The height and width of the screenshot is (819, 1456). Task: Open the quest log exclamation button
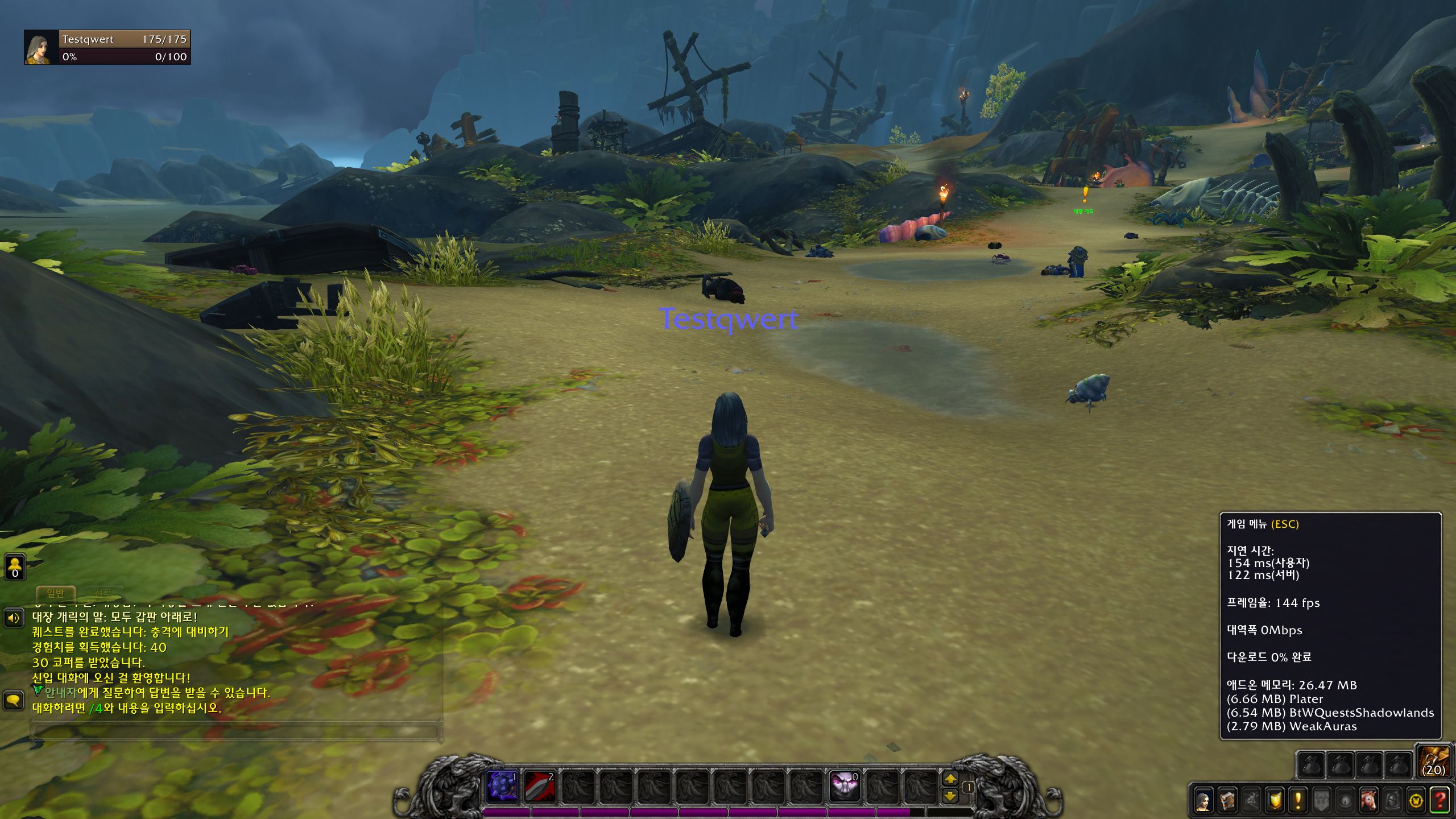pos(1298,801)
